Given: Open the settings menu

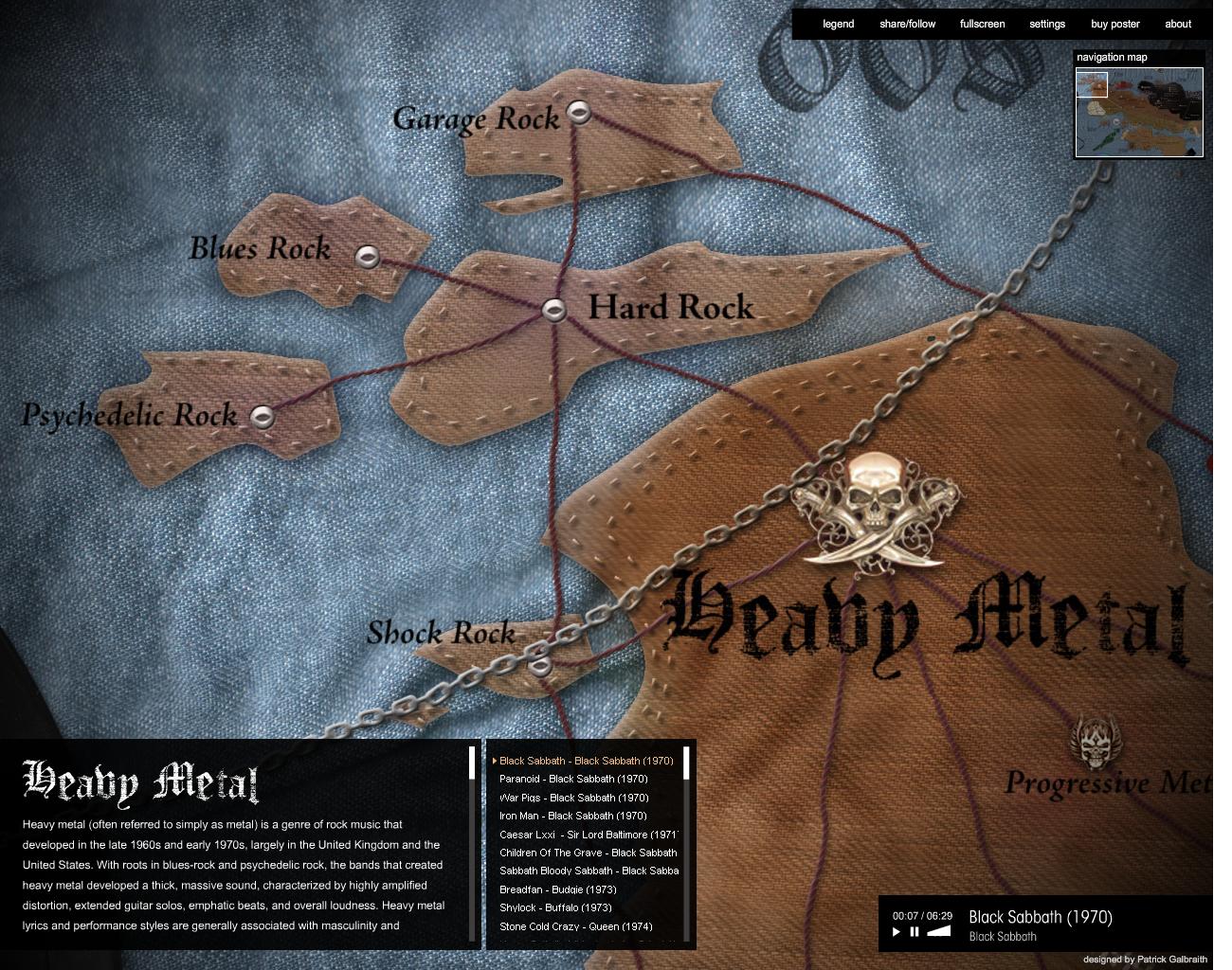Looking at the screenshot, I should [1046, 24].
